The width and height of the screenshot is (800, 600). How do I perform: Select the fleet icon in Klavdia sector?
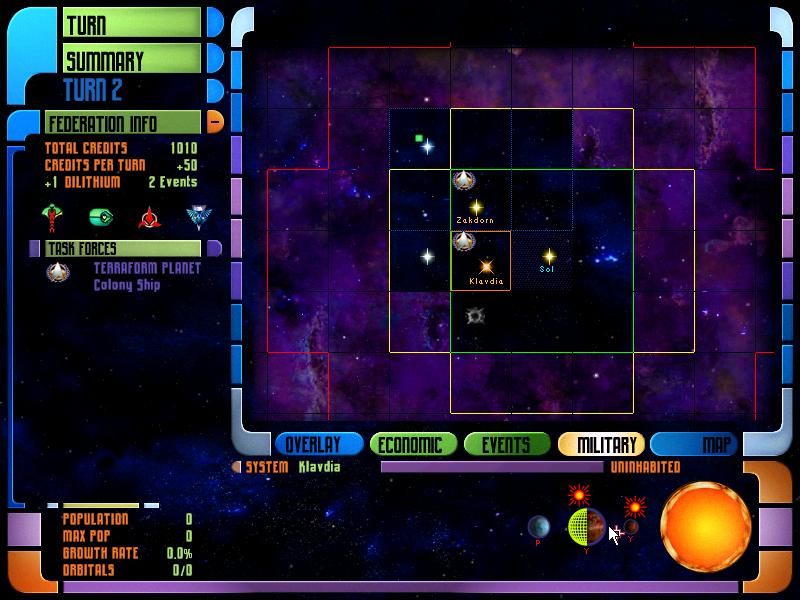pos(463,241)
